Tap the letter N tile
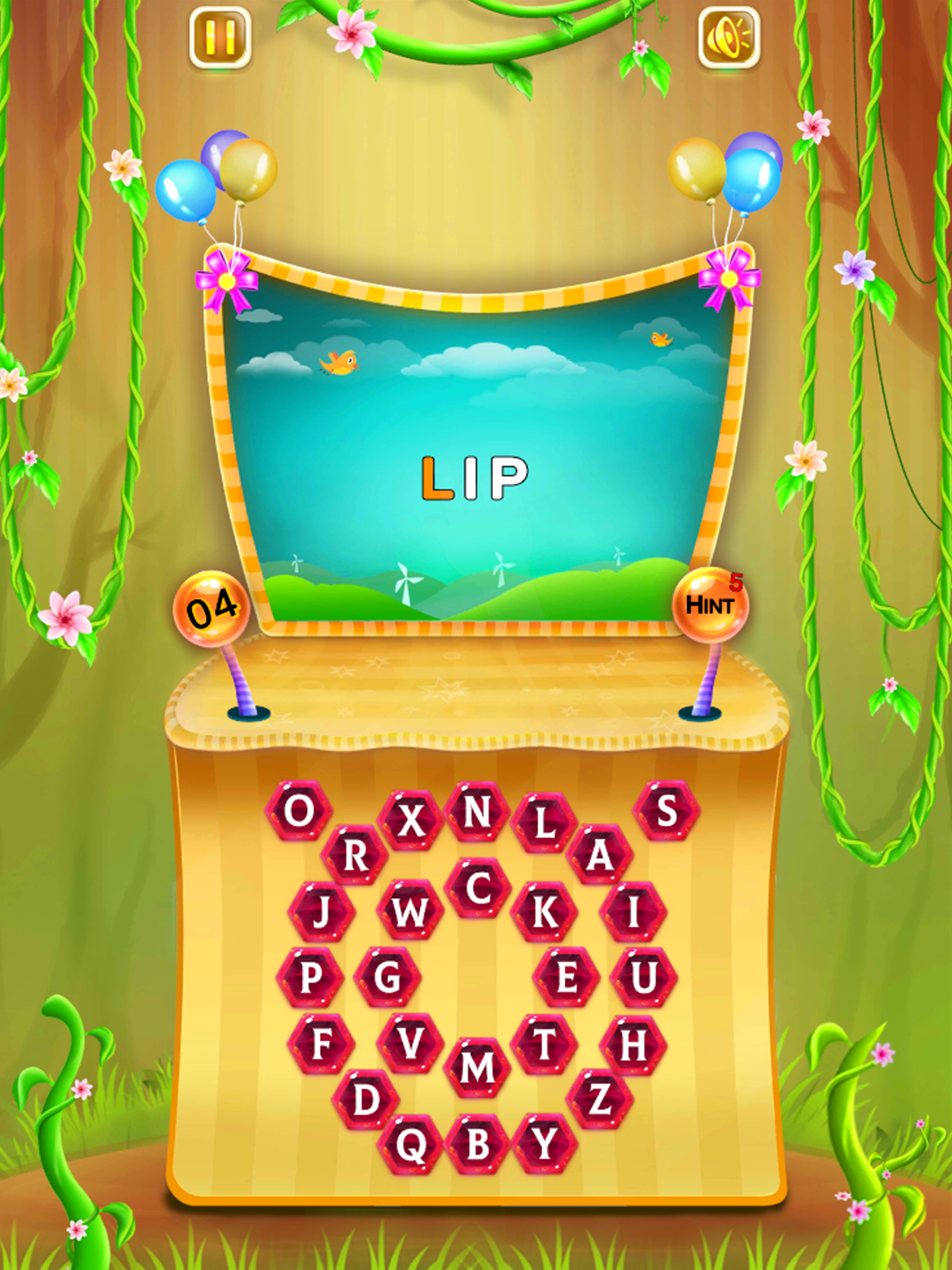 [476, 812]
